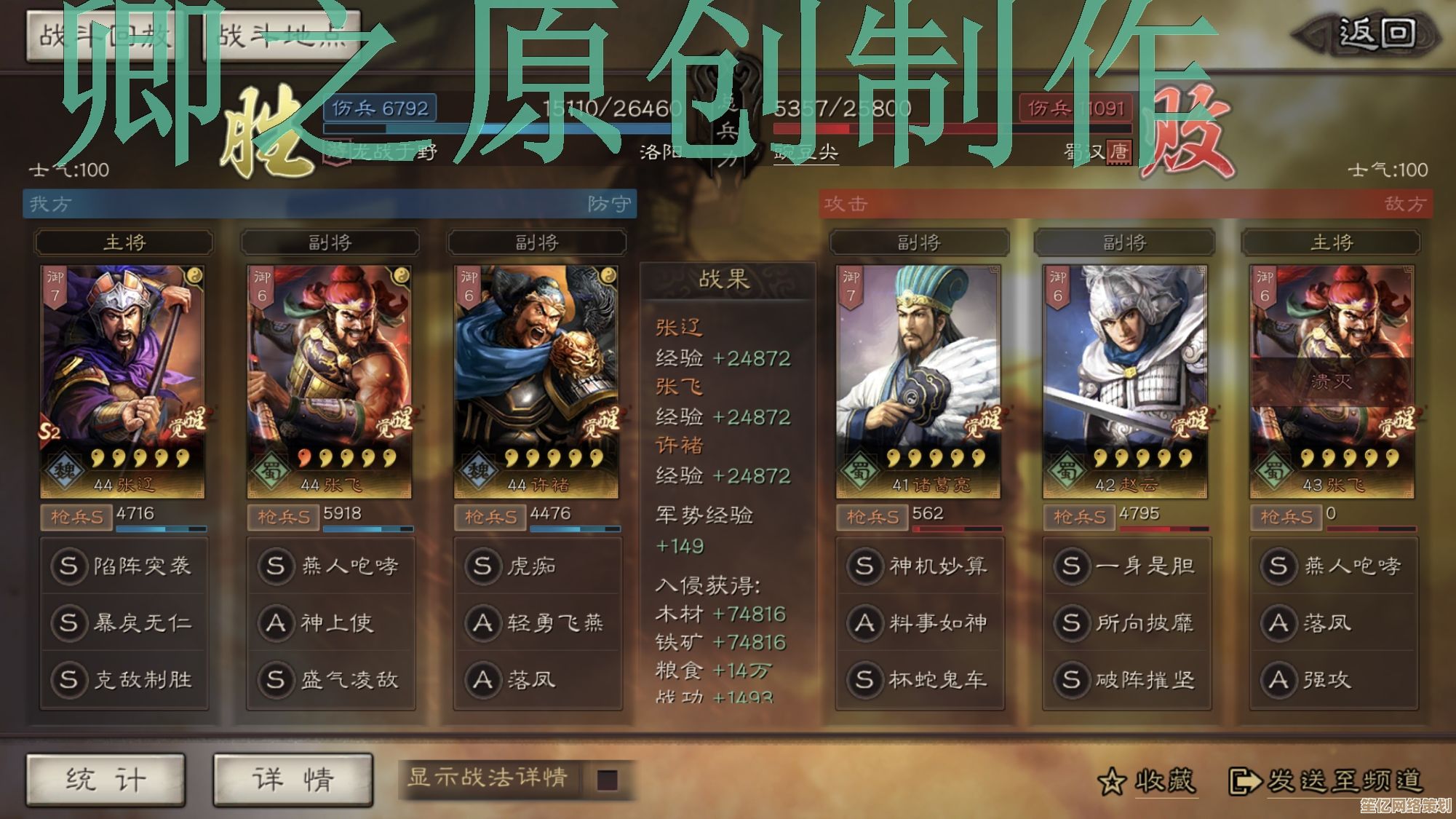View the 强攻 skill entry

click(1333, 679)
